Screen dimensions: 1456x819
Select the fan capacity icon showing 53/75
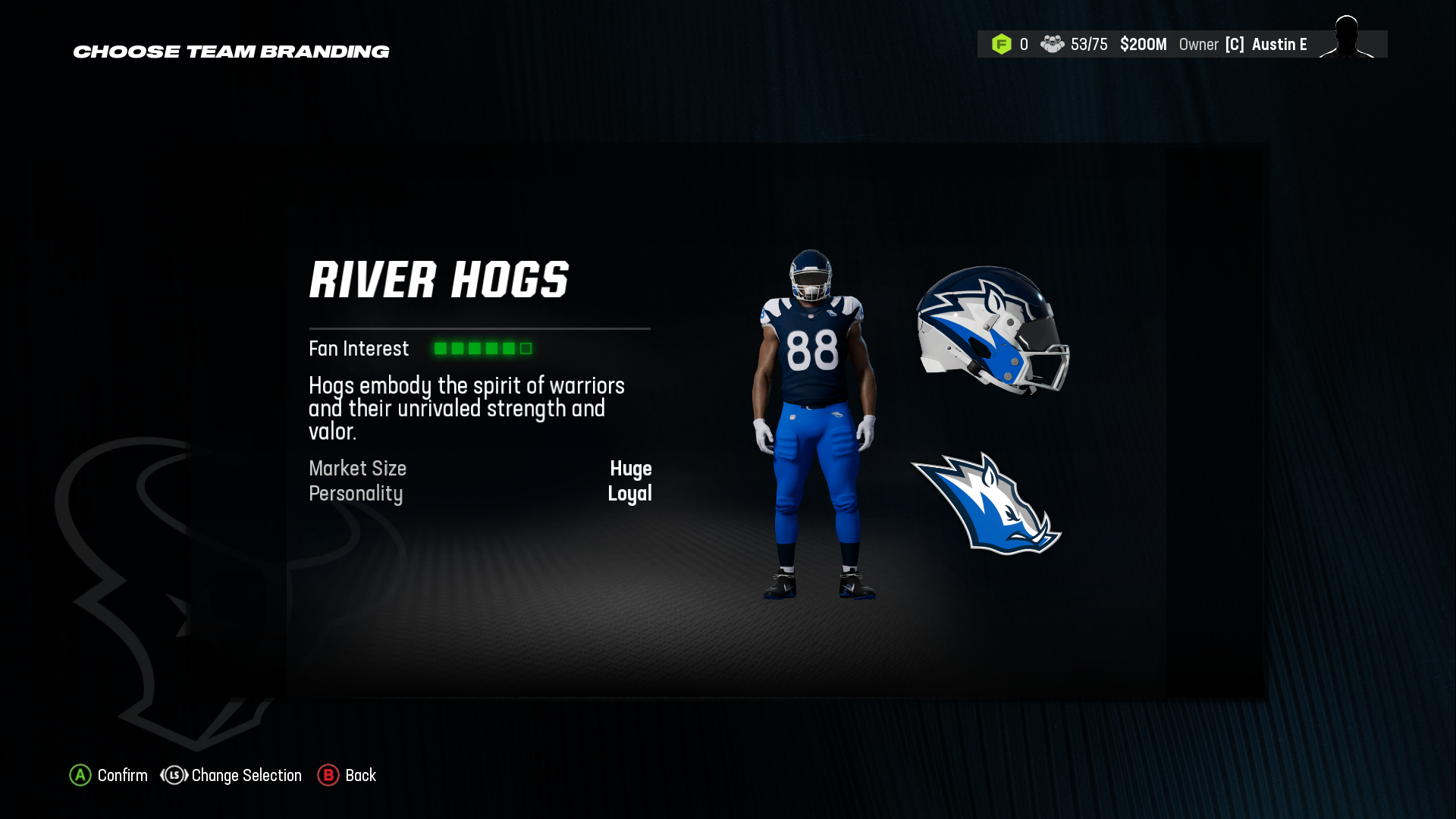pos(1054,44)
